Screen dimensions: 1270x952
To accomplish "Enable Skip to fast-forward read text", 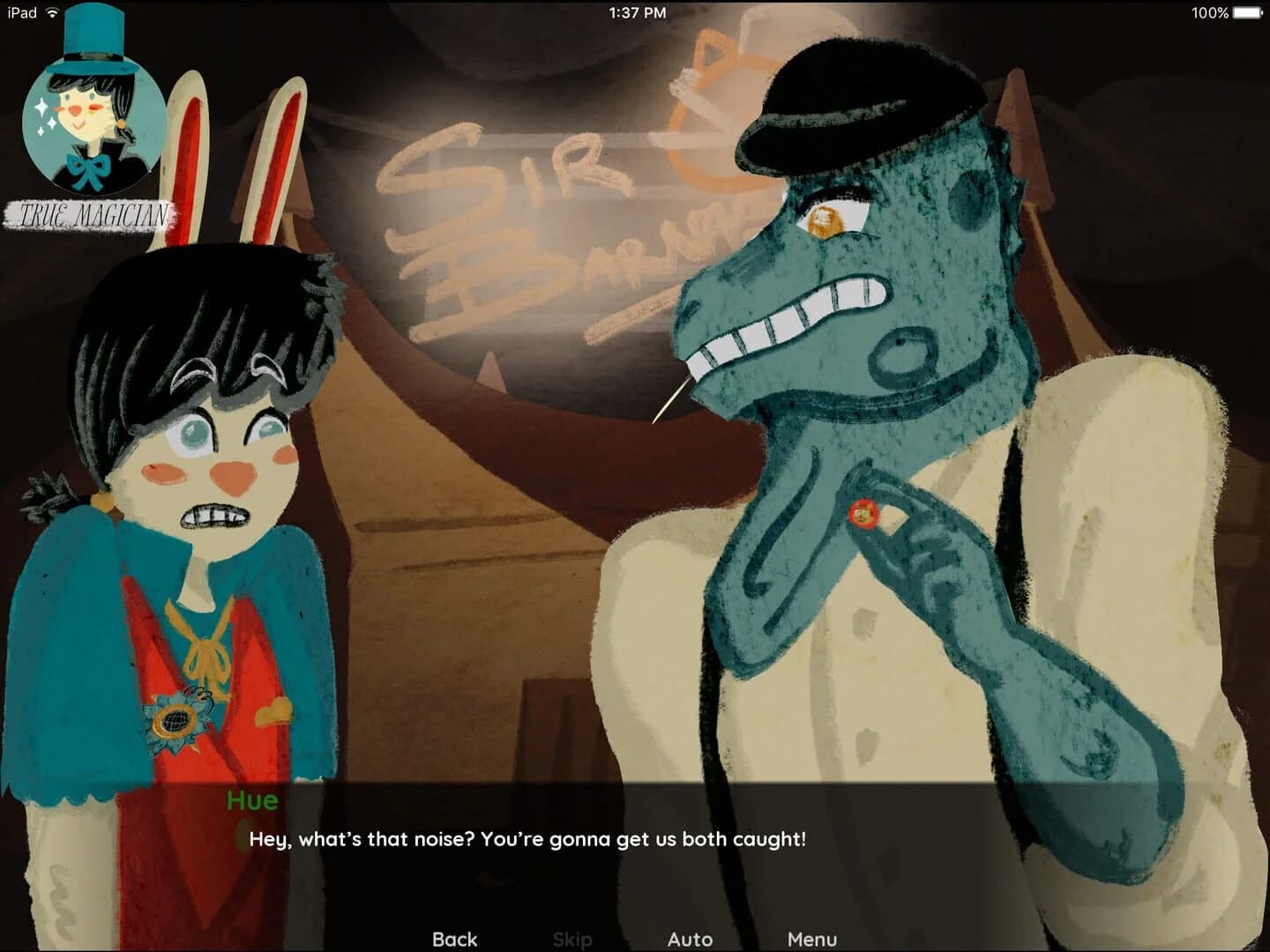I will coord(573,939).
